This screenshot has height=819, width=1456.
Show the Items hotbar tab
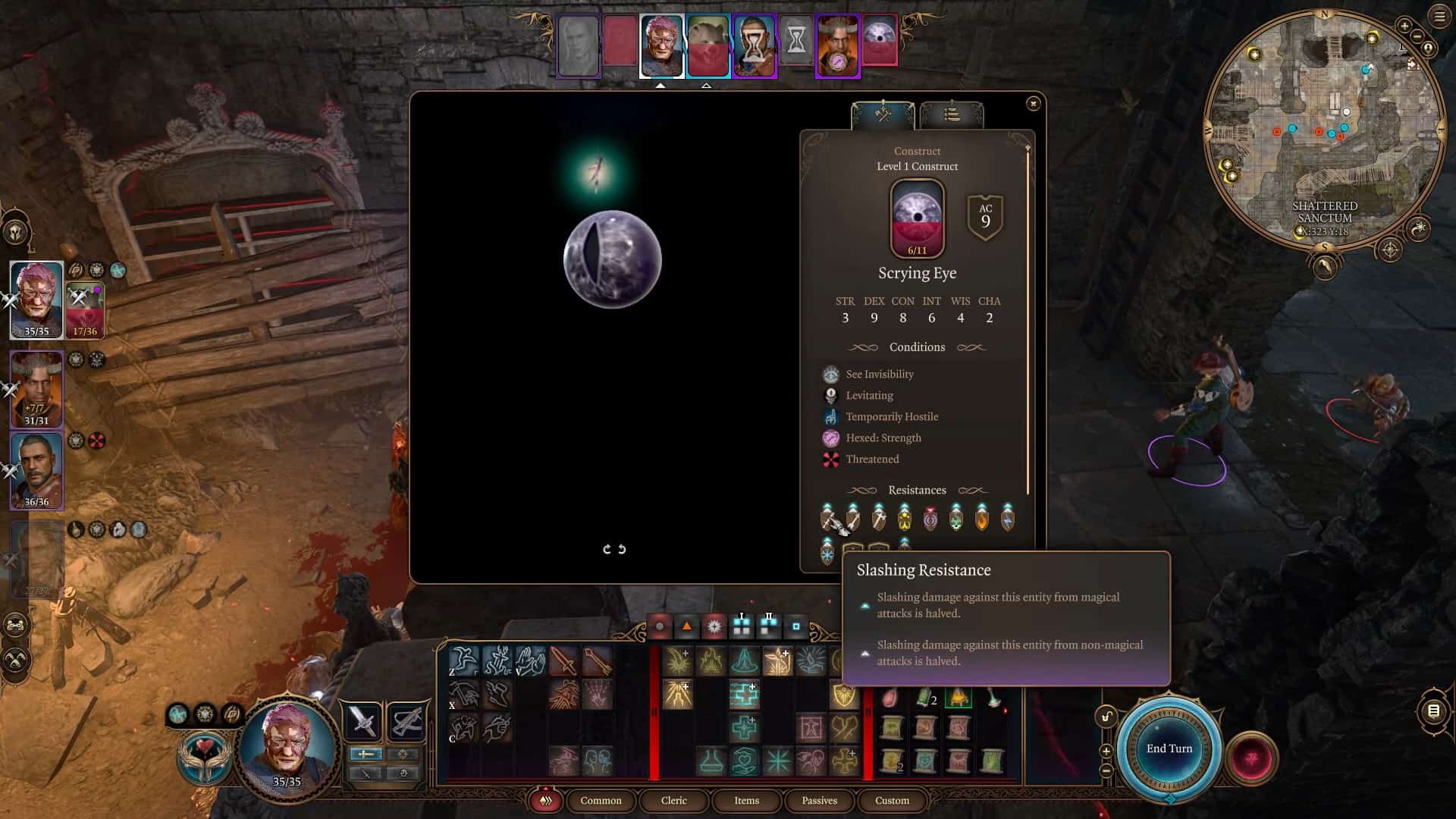tap(746, 800)
